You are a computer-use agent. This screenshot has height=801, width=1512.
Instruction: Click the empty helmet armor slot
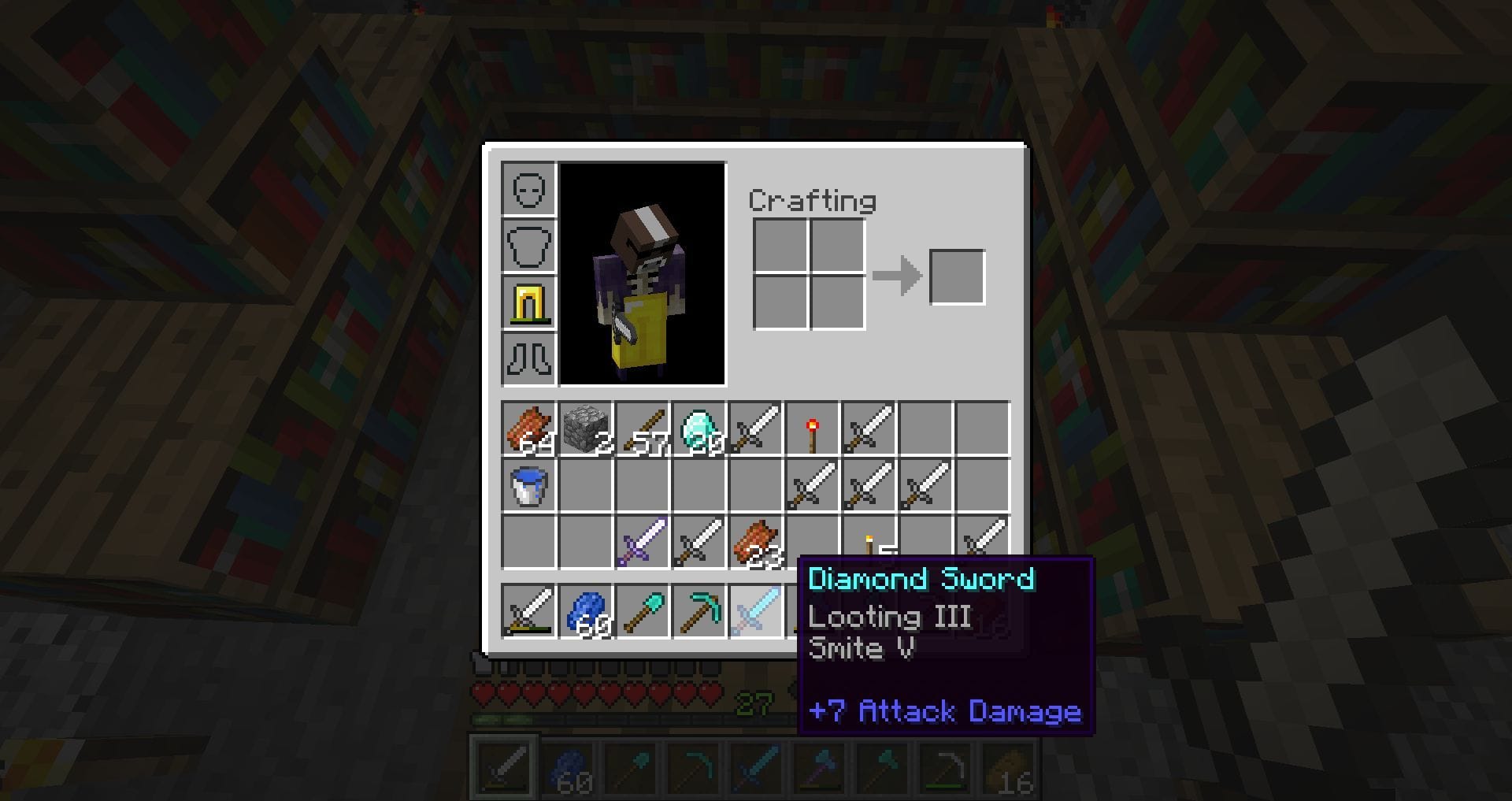click(x=529, y=189)
